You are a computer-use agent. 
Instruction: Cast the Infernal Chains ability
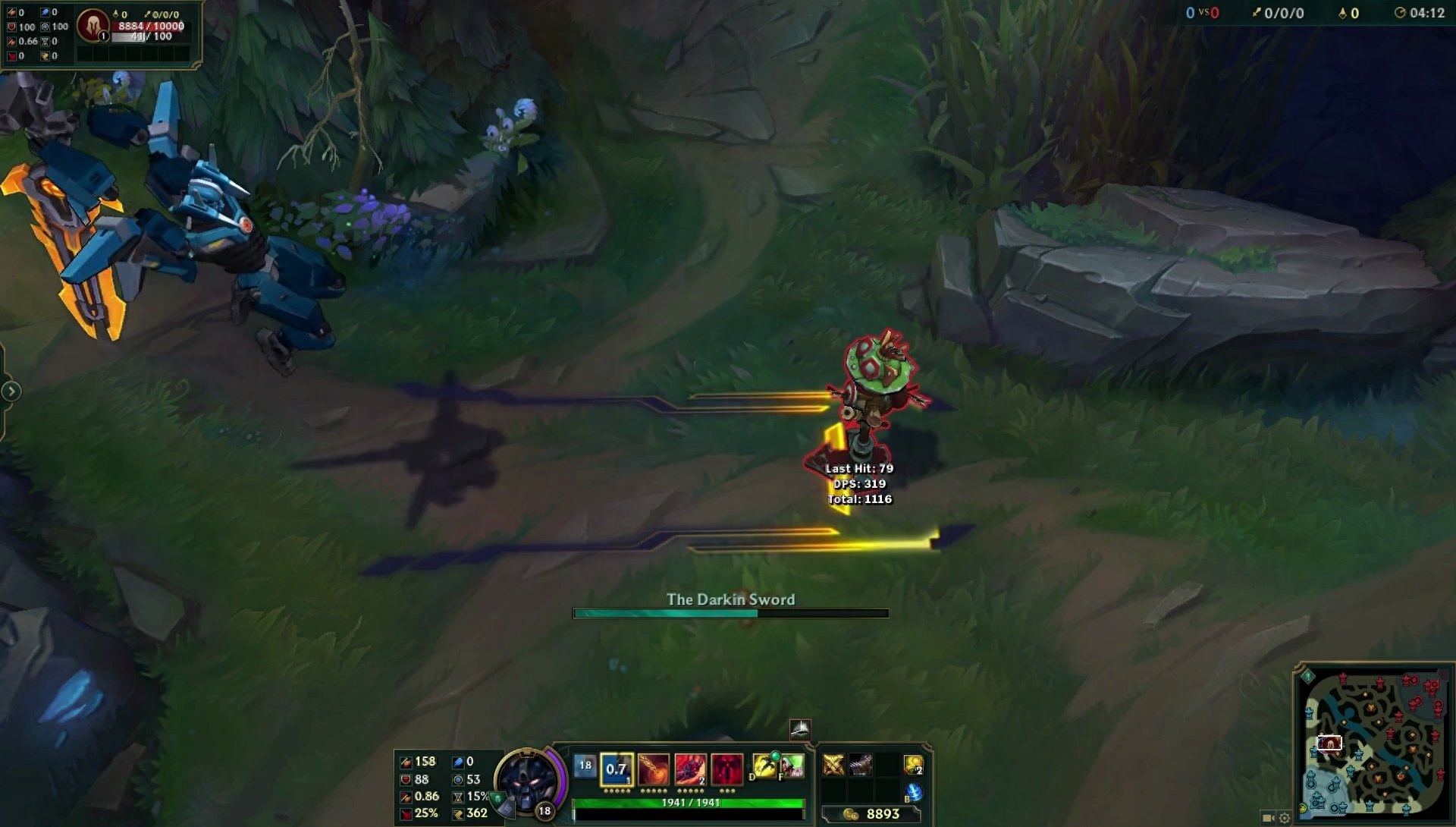[x=654, y=769]
